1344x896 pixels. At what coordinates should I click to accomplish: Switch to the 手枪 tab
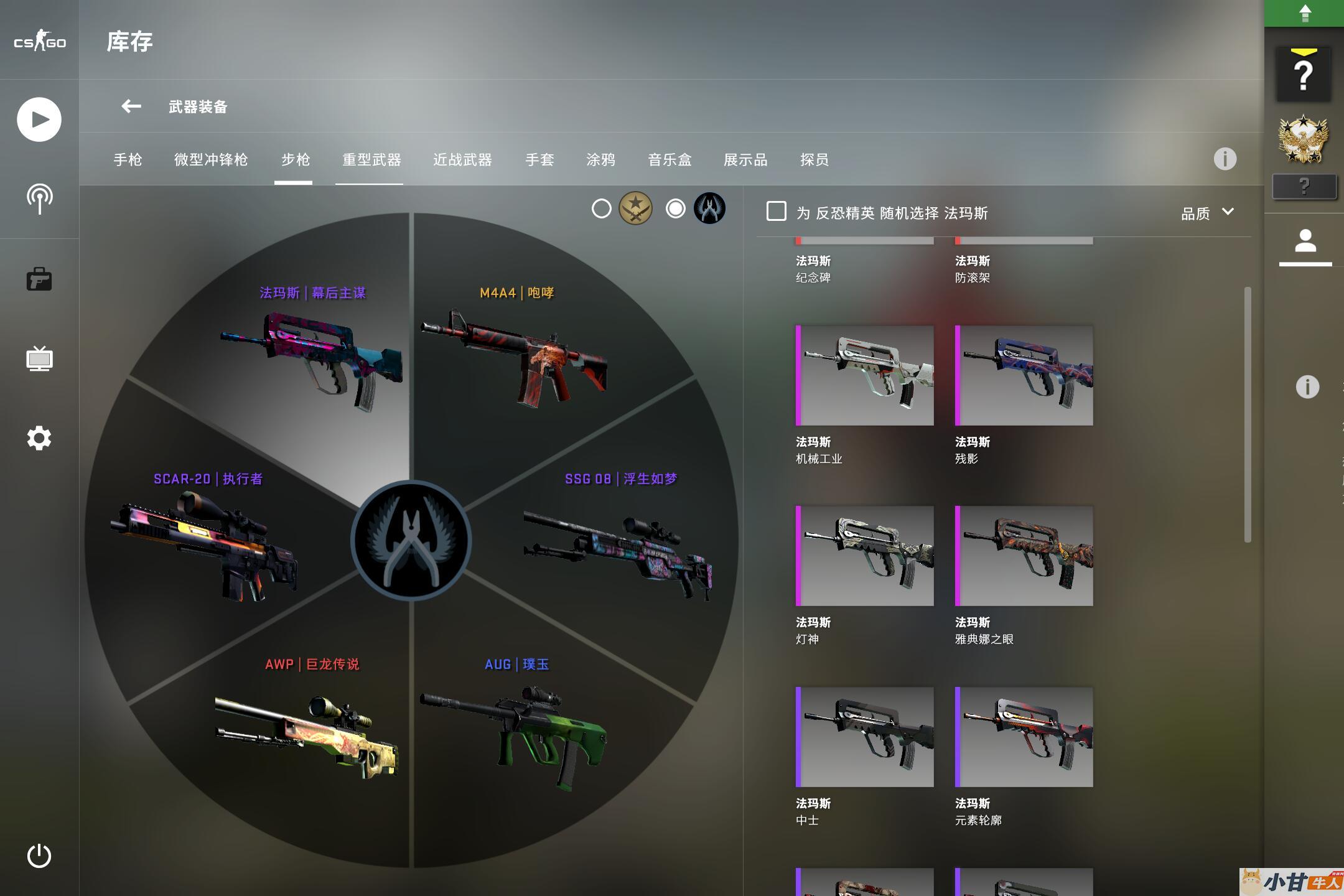(128, 160)
